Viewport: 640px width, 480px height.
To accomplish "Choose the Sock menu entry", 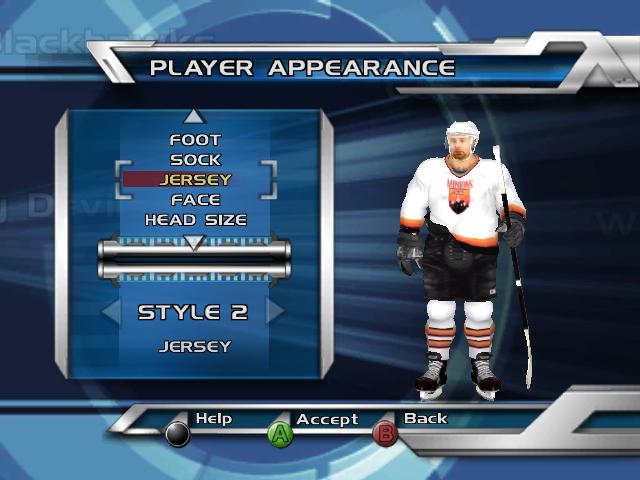I will (195, 160).
